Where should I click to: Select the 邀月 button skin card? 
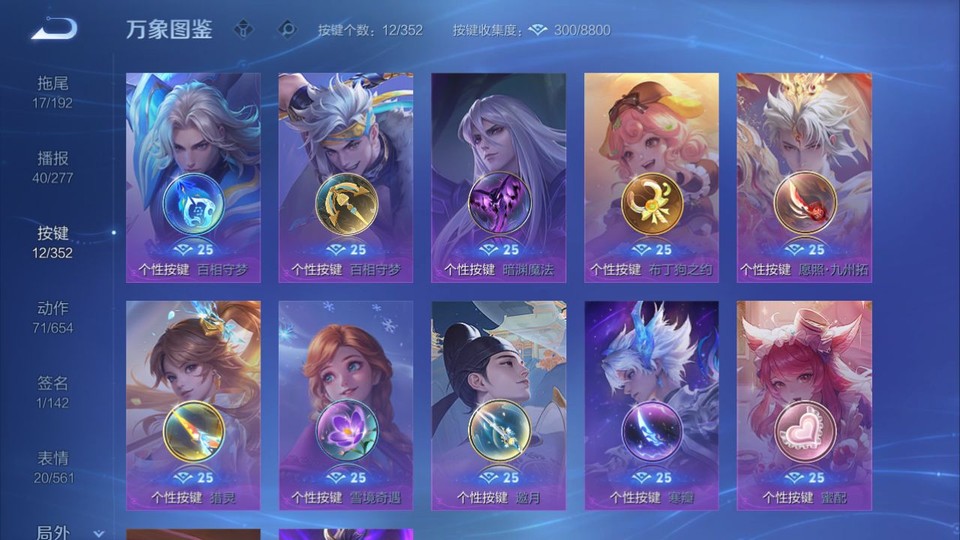pyautogui.click(x=498, y=405)
